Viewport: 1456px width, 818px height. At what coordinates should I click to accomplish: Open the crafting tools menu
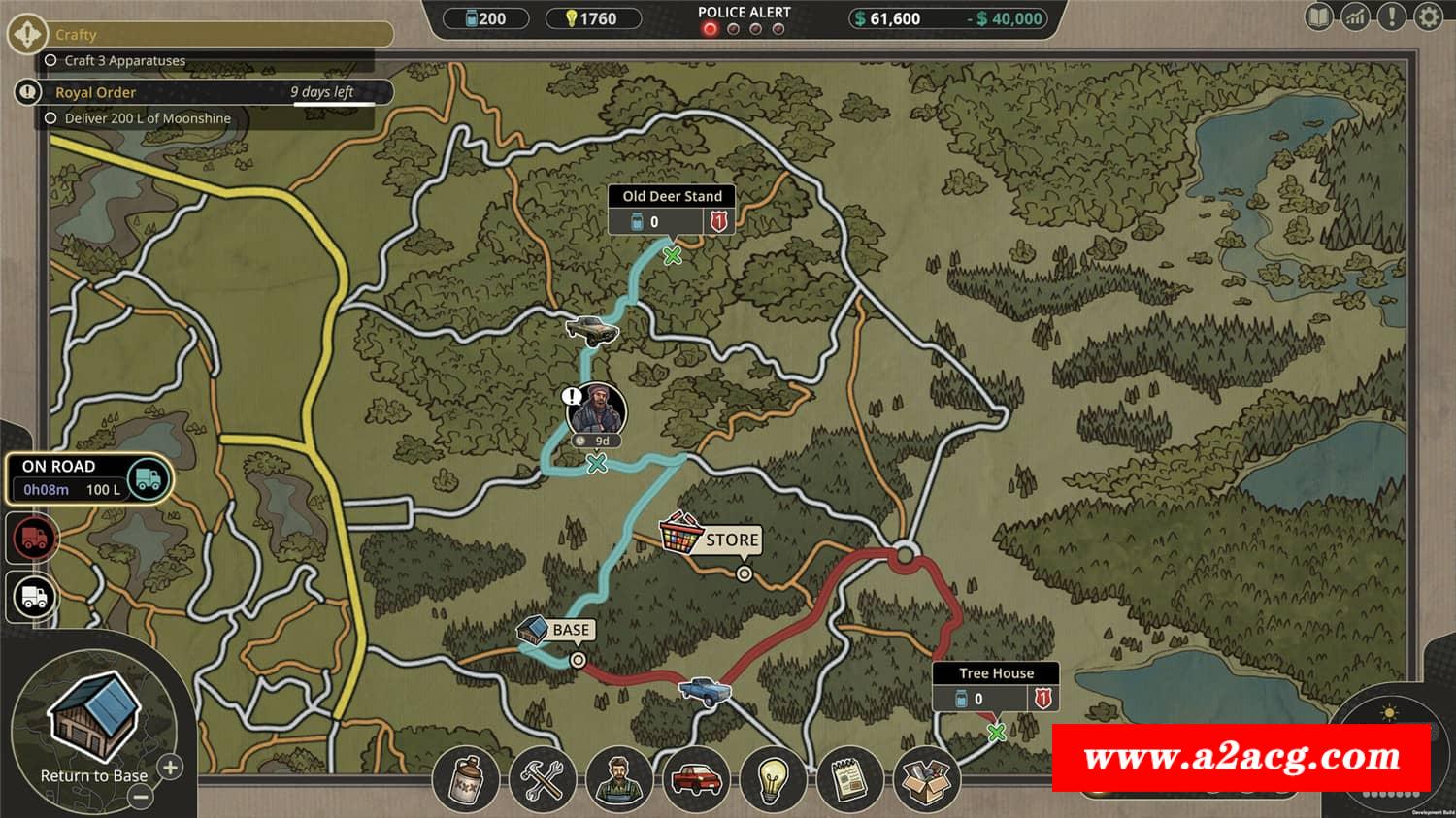(x=542, y=779)
